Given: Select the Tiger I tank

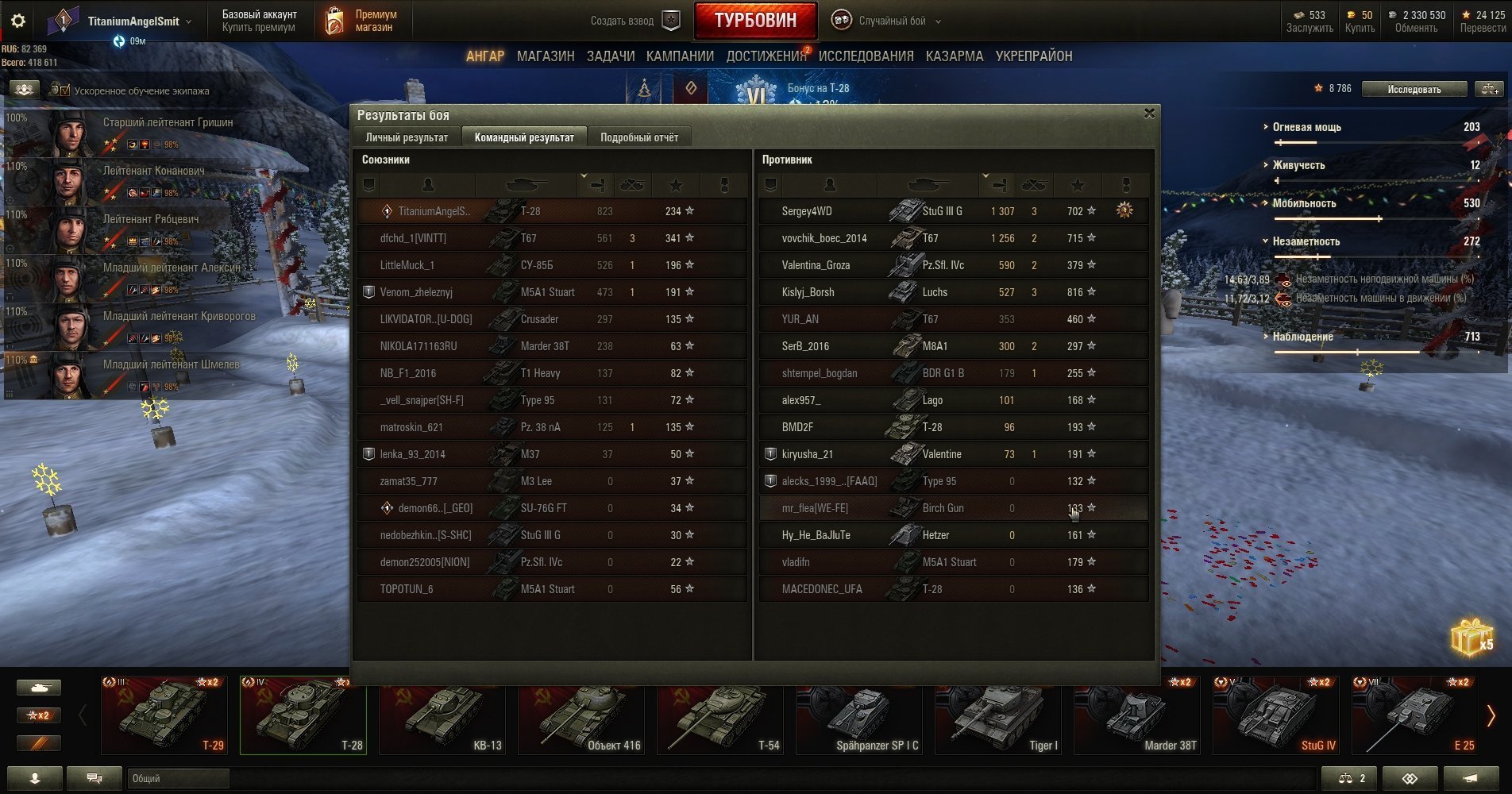Looking at the screenshot, I should tap(998, 715).
